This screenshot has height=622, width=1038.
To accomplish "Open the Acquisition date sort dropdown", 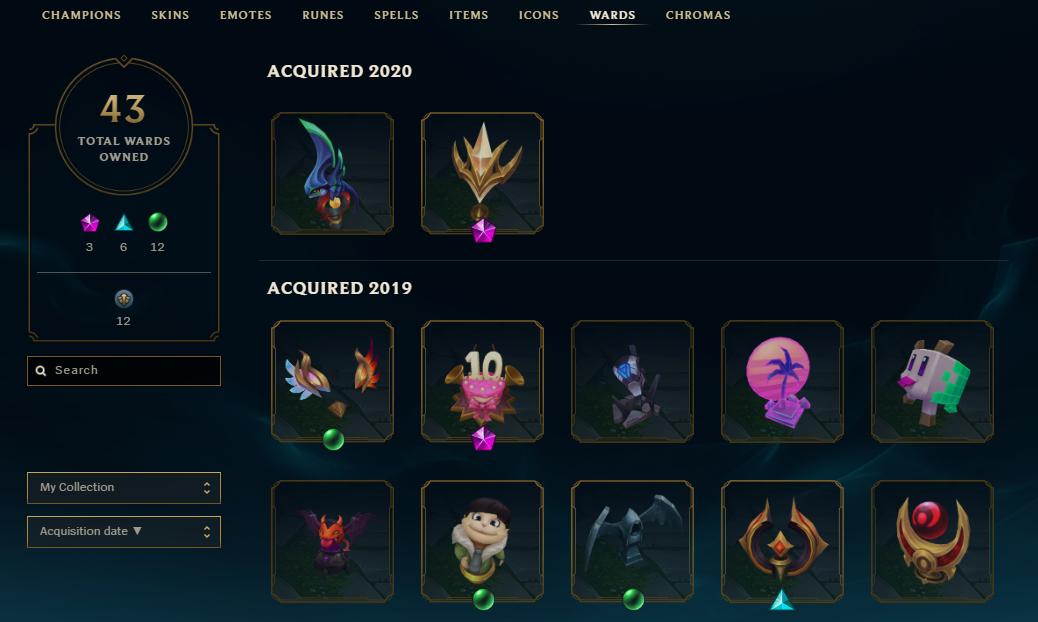I will coord(124,532).
